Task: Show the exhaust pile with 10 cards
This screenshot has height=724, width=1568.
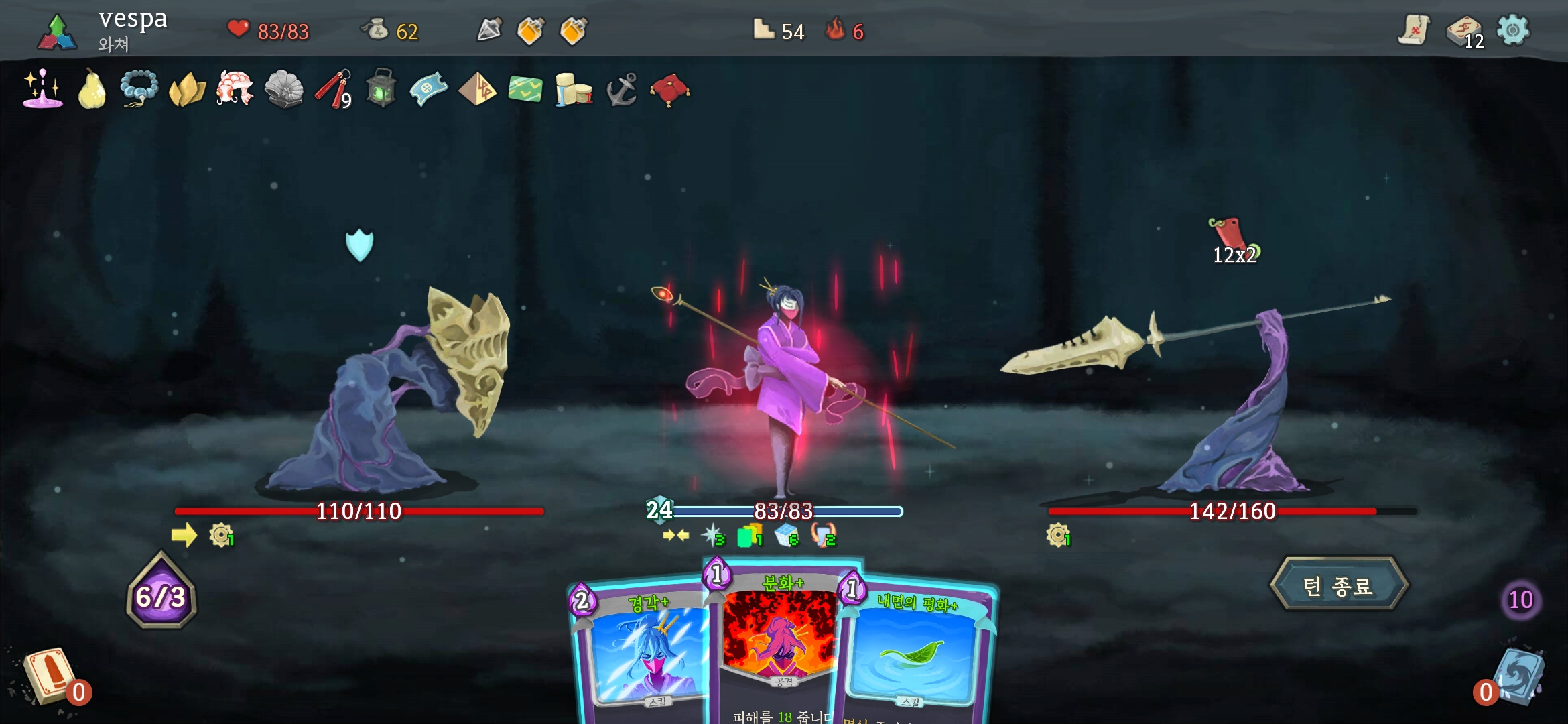Action: coord(1520,599)
